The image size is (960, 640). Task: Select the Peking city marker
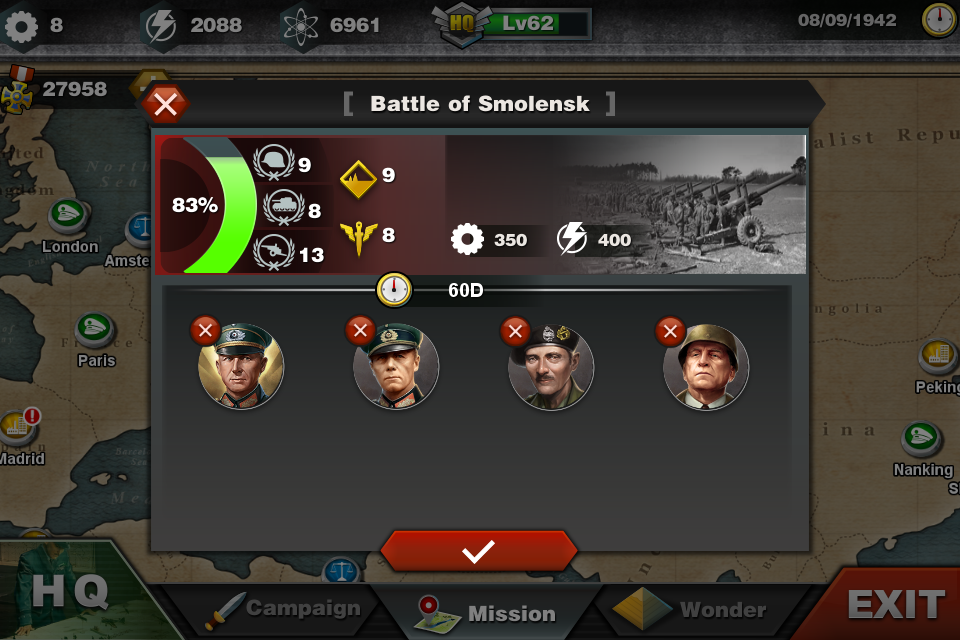938,355
